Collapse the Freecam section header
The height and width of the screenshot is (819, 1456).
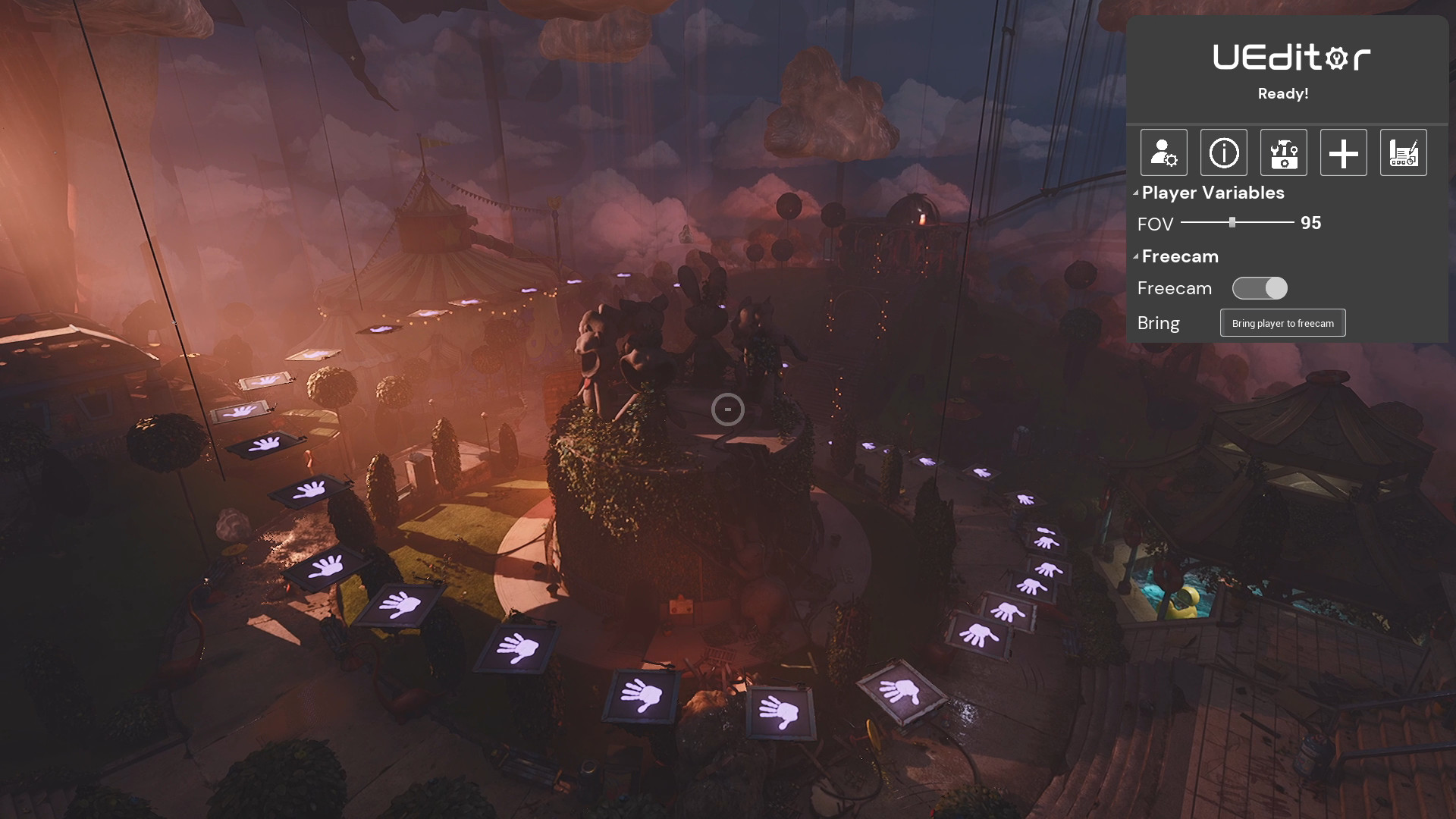1136,257
